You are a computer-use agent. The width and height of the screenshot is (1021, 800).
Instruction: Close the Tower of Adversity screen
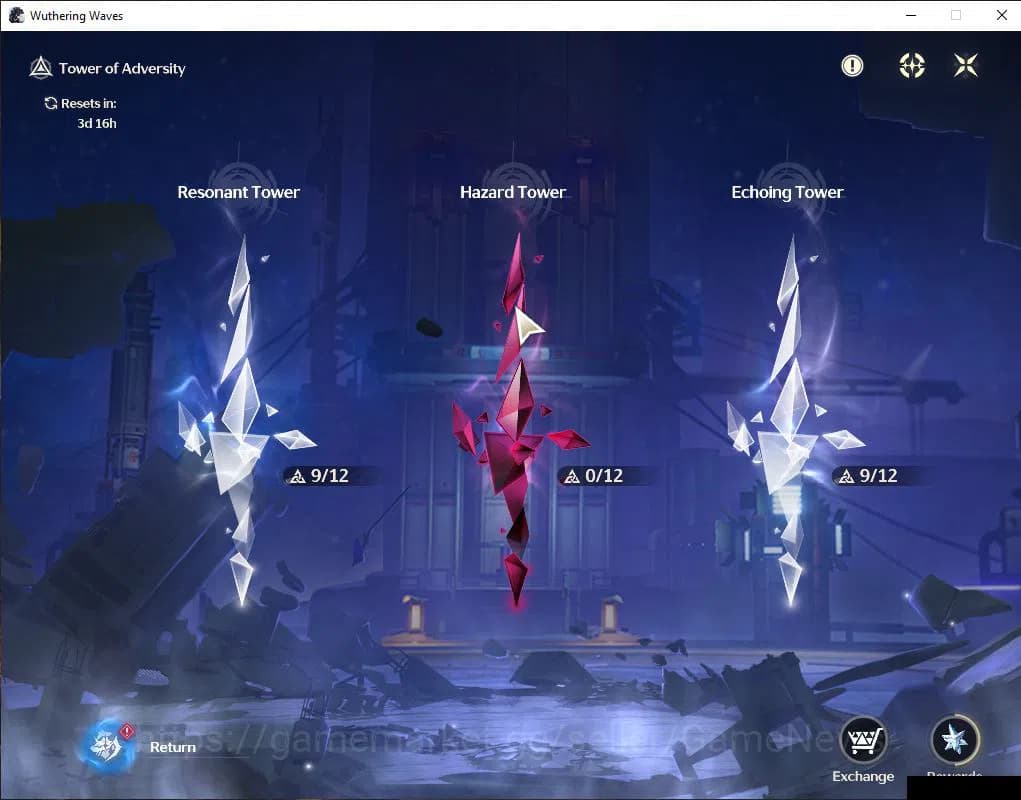point(966,66)
